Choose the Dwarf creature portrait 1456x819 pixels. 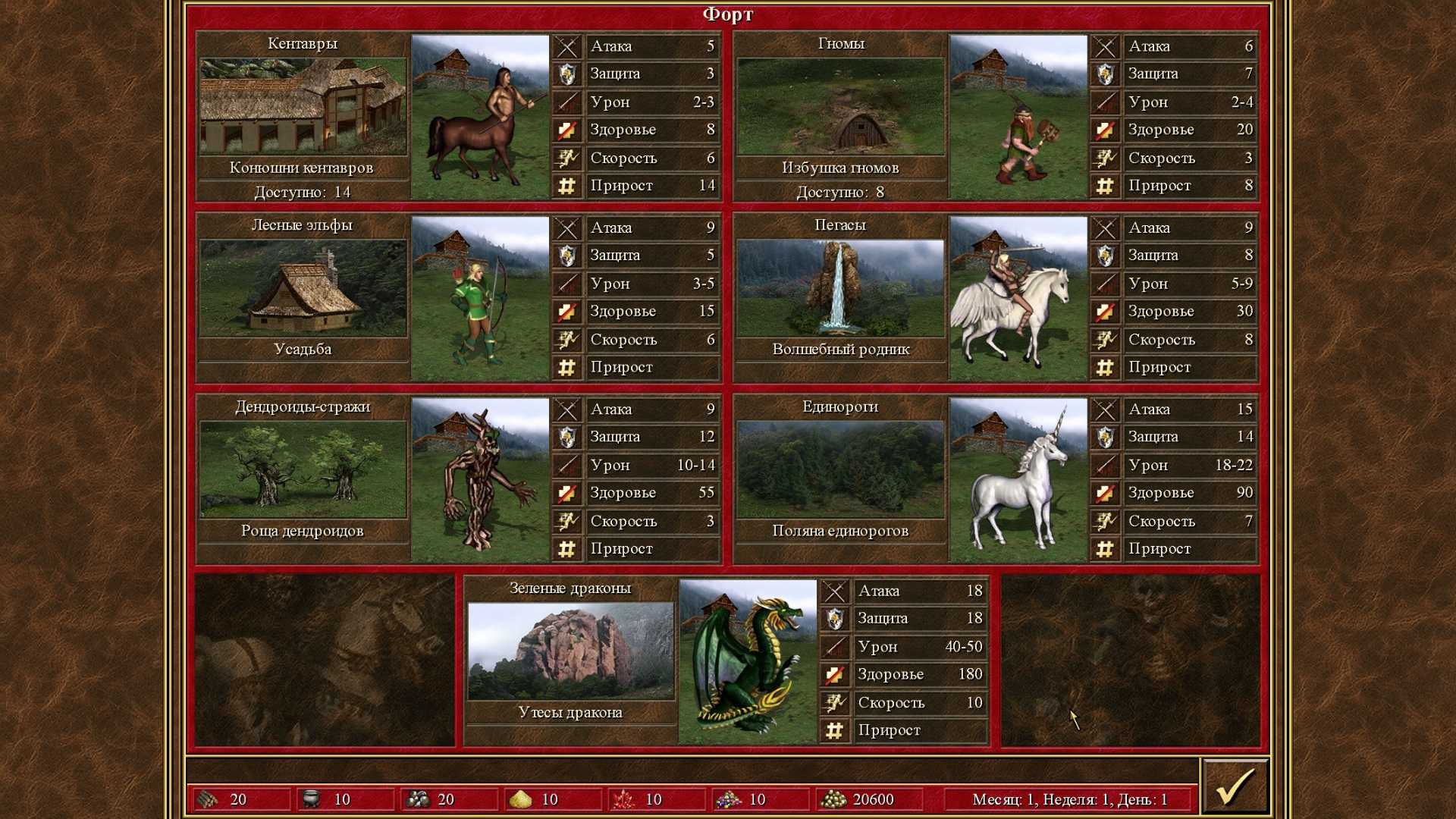click(1018, 117)
